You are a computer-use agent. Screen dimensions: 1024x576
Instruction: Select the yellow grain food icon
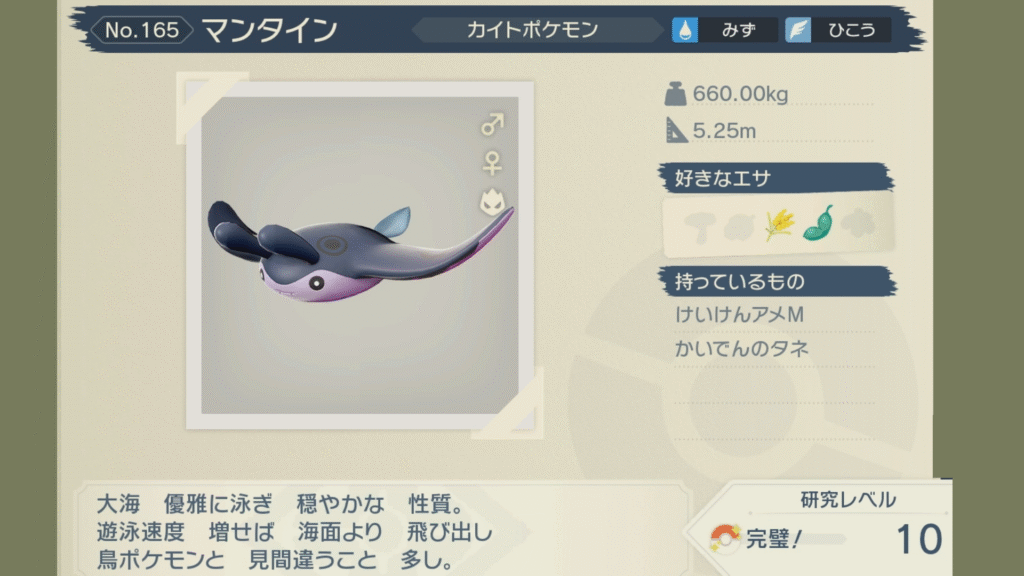(780, 224)
